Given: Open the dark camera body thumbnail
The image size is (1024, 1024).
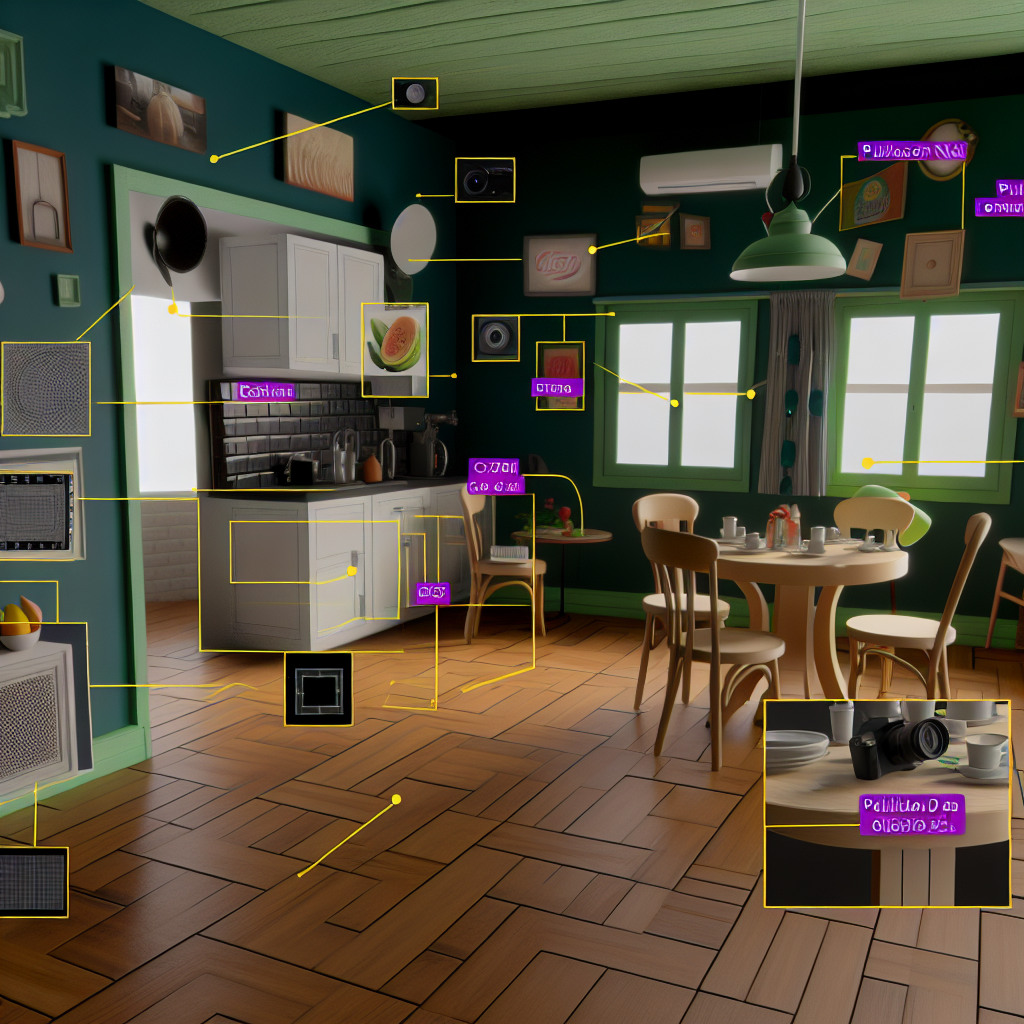Looking at the screenshot, I should tap(485, 180).
